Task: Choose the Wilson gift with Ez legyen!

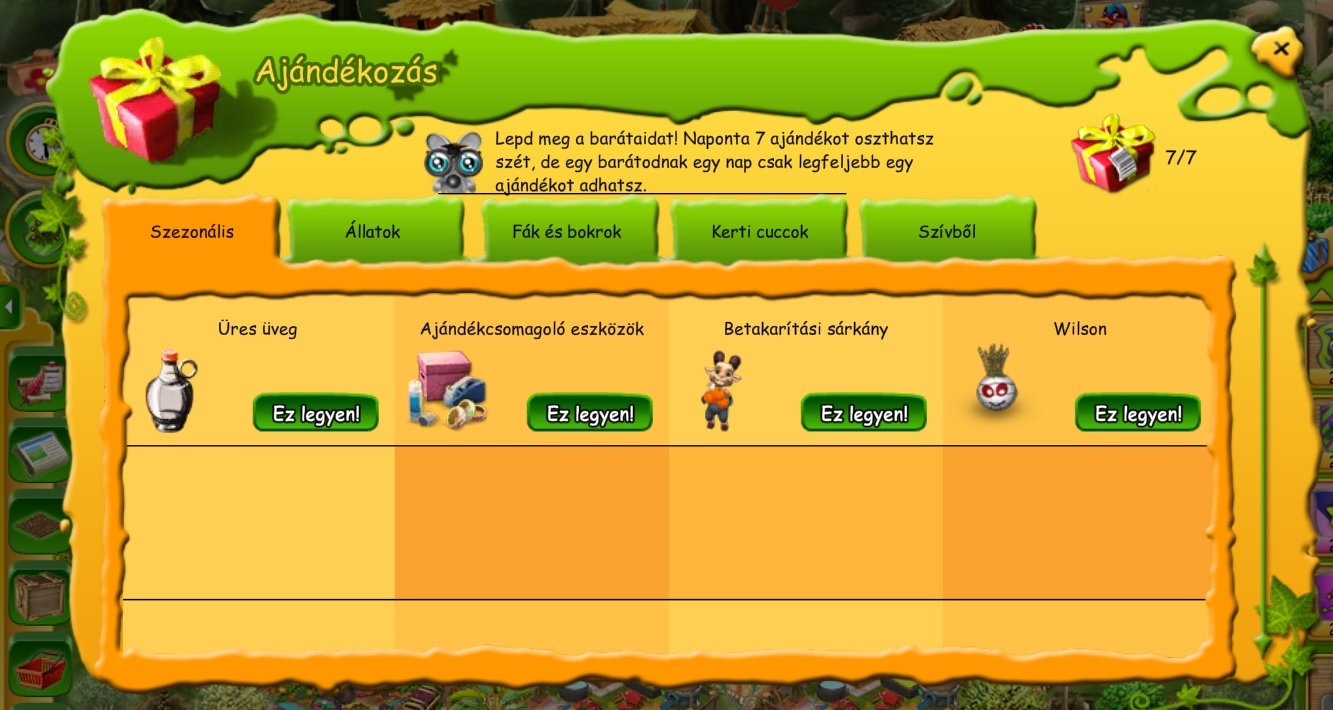Action: click(x=1137, y=413)
